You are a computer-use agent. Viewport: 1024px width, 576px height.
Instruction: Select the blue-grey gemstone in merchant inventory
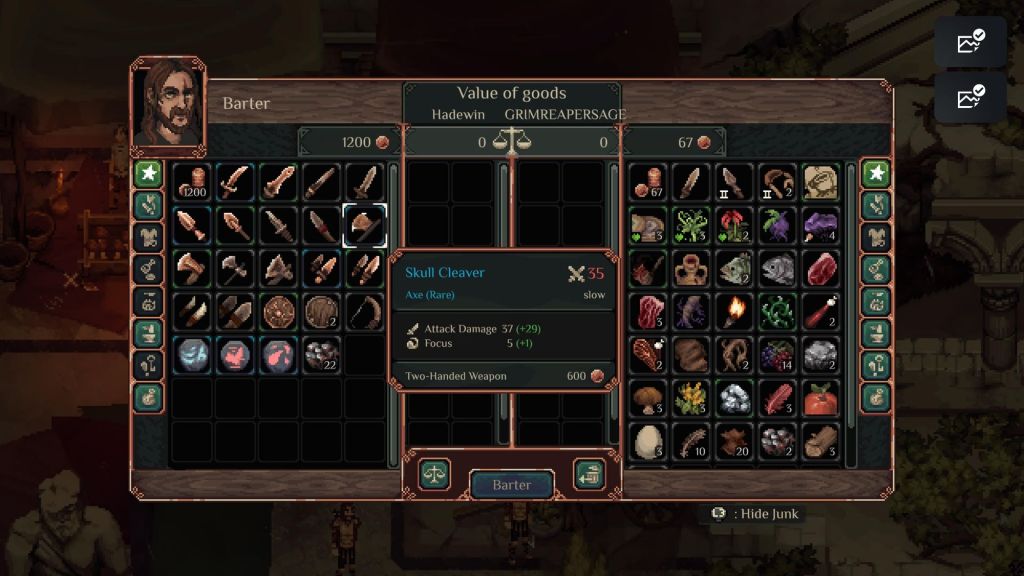pyautogui.click(x=191, y=355)
